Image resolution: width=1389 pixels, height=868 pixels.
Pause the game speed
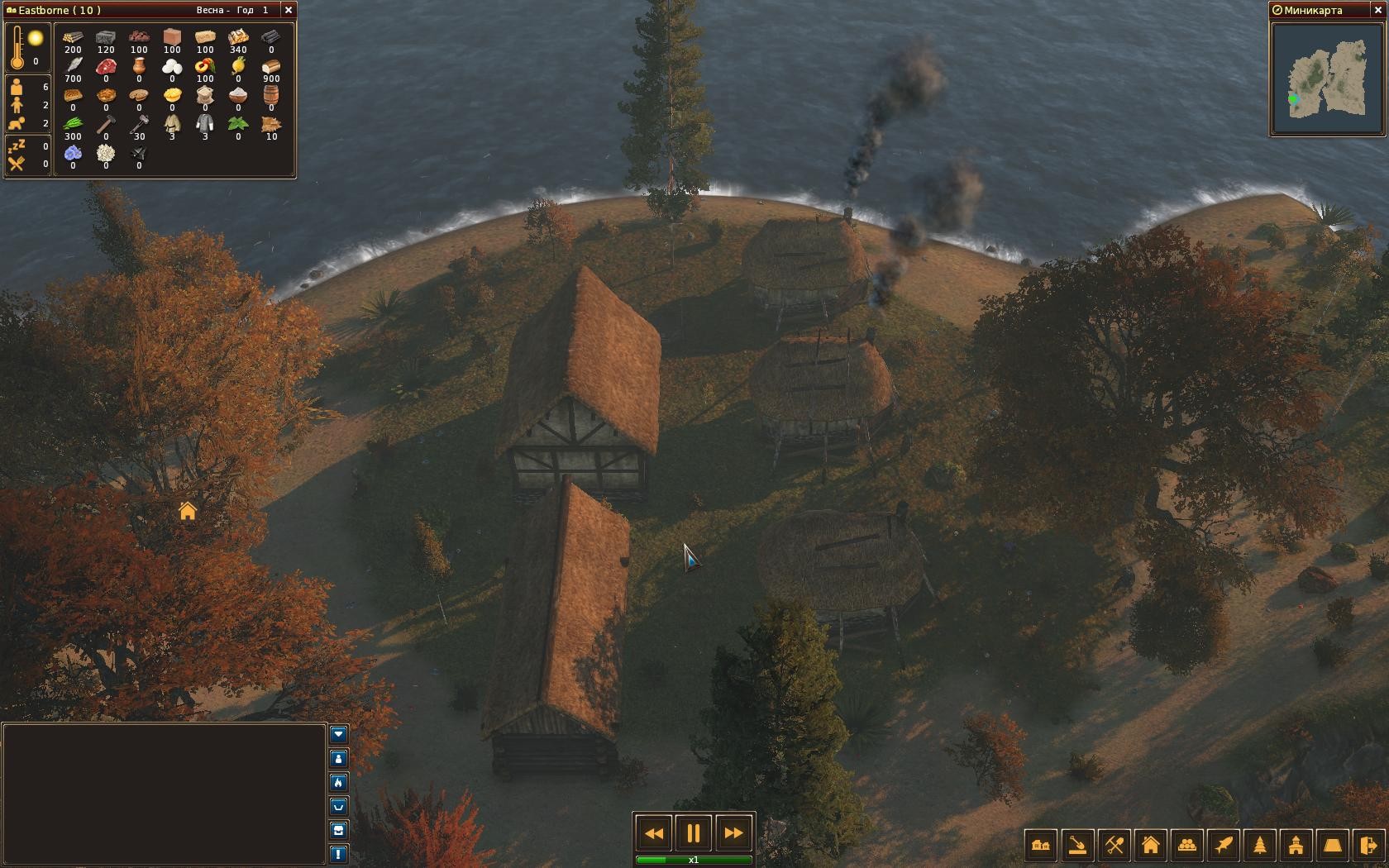point(694,833)
